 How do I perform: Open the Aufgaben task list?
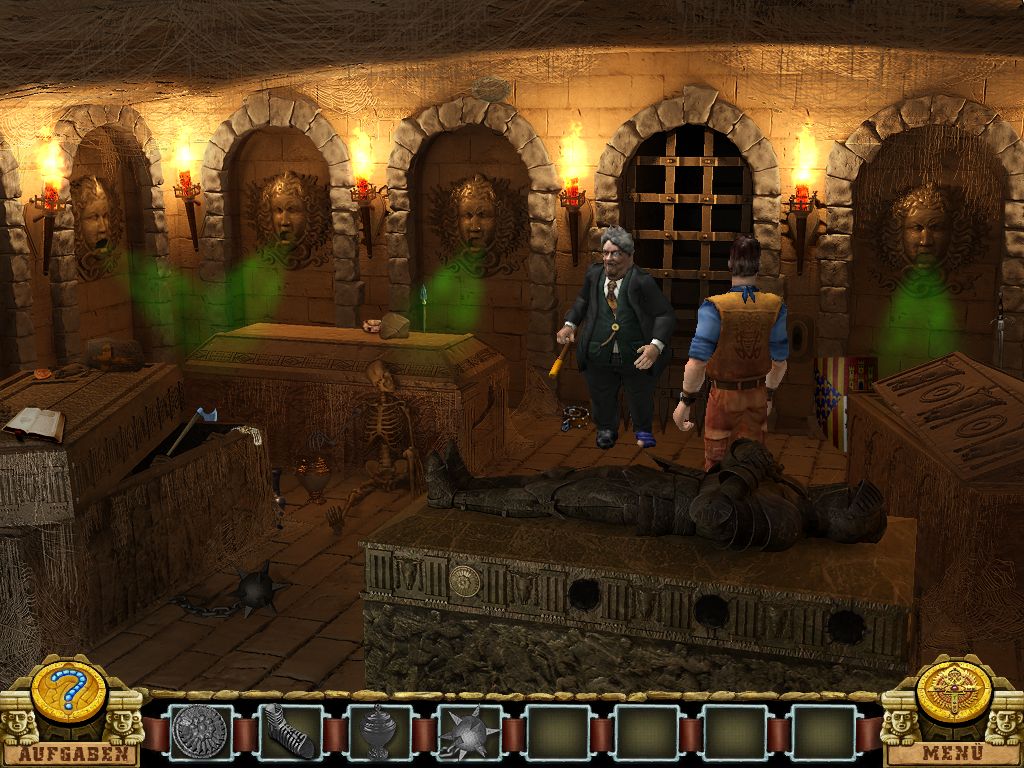click(x=70, y=753)
